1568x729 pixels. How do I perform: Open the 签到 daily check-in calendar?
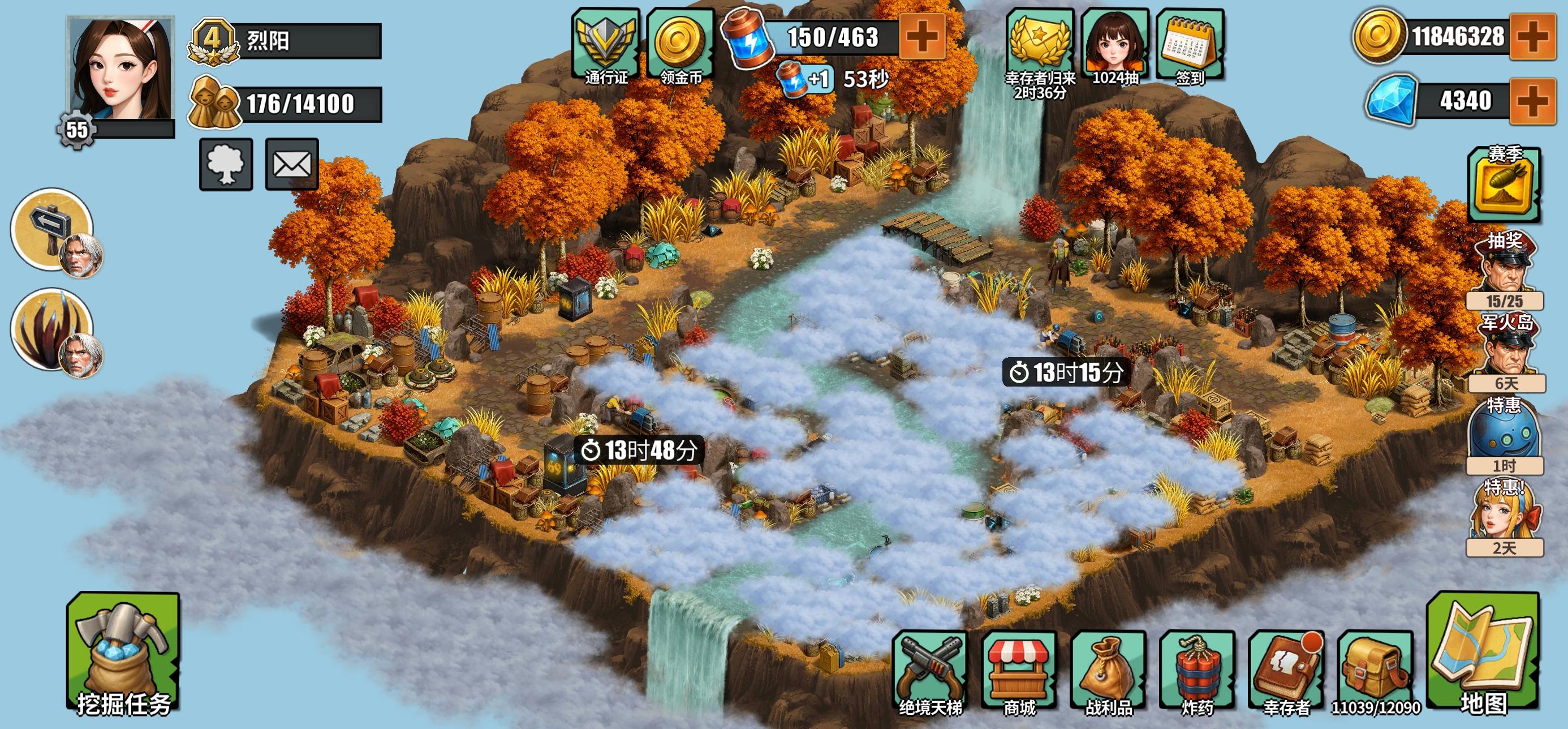click(1190, 46)
